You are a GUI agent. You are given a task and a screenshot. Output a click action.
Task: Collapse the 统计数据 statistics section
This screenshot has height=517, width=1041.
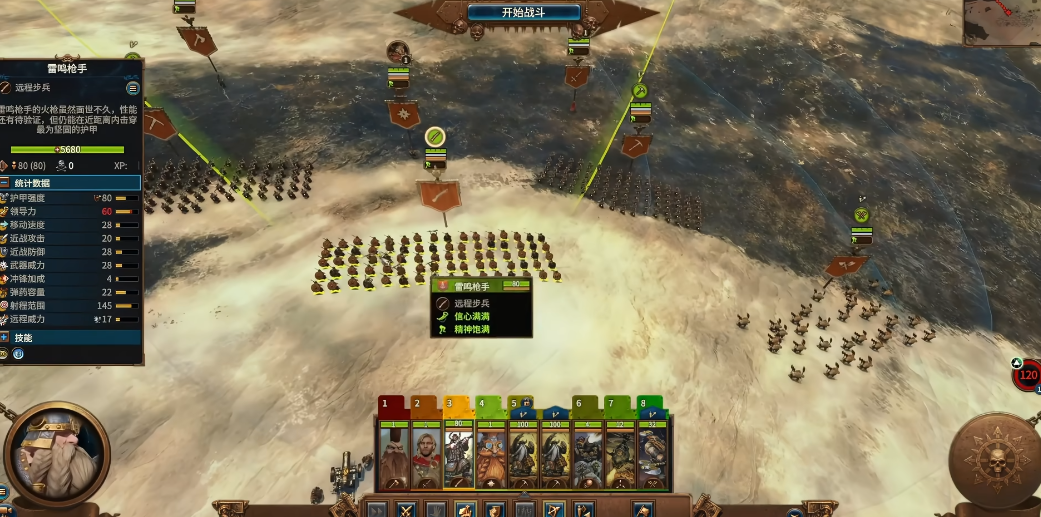point(6,183)
